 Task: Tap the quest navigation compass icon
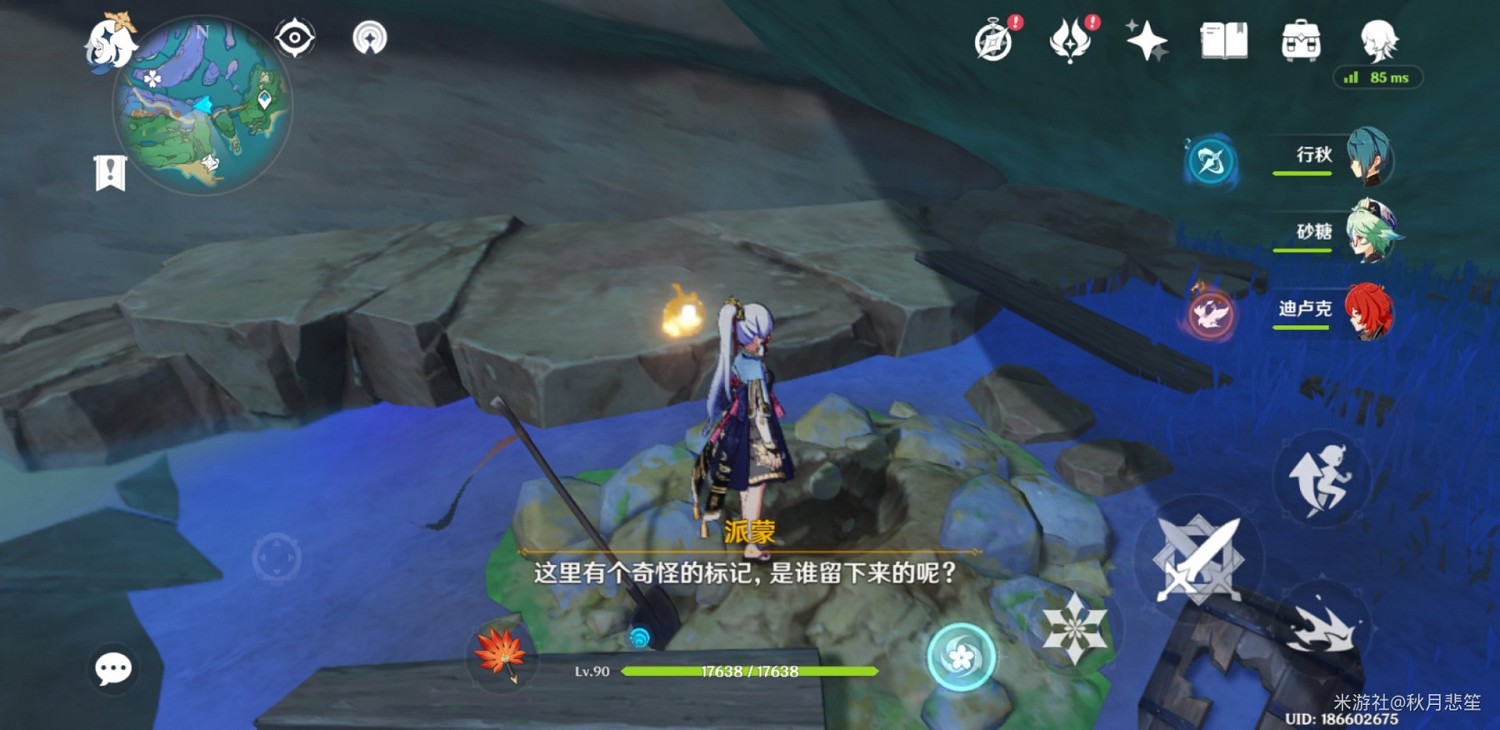tap(297, 37)
